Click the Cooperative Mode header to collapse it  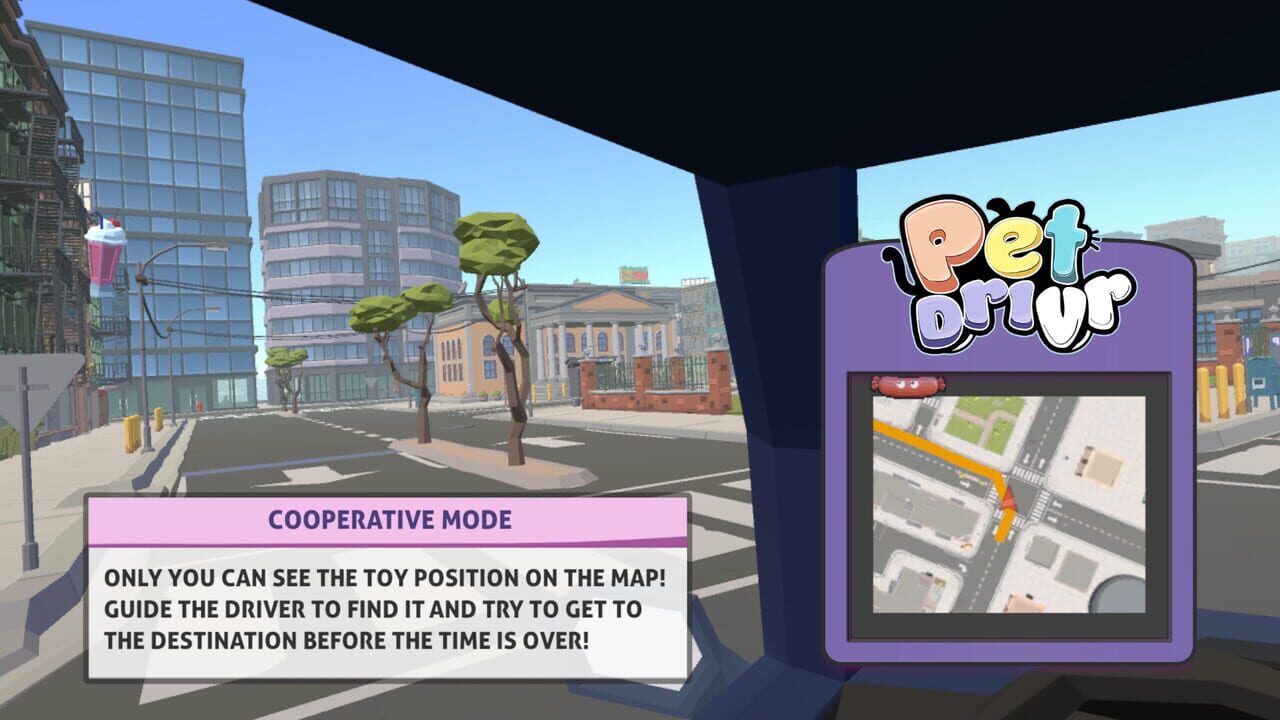pos(389,518)
